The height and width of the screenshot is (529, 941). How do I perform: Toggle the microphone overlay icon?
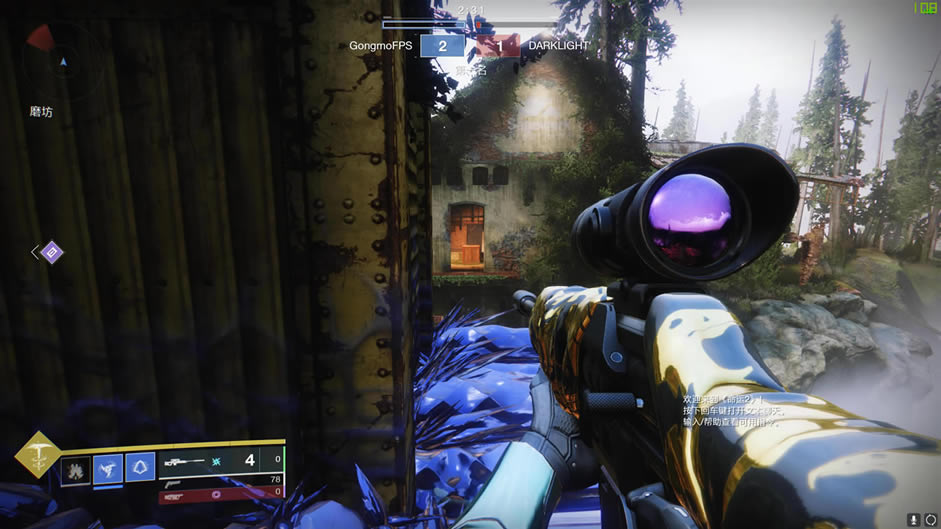click(914, 519)
